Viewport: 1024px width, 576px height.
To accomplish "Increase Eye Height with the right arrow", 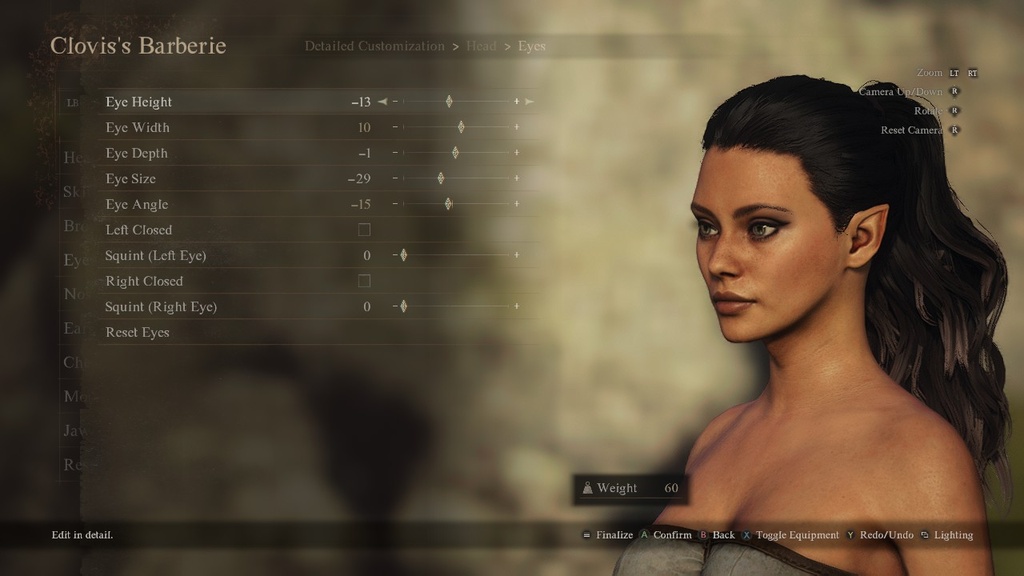I will click(529, 102).
